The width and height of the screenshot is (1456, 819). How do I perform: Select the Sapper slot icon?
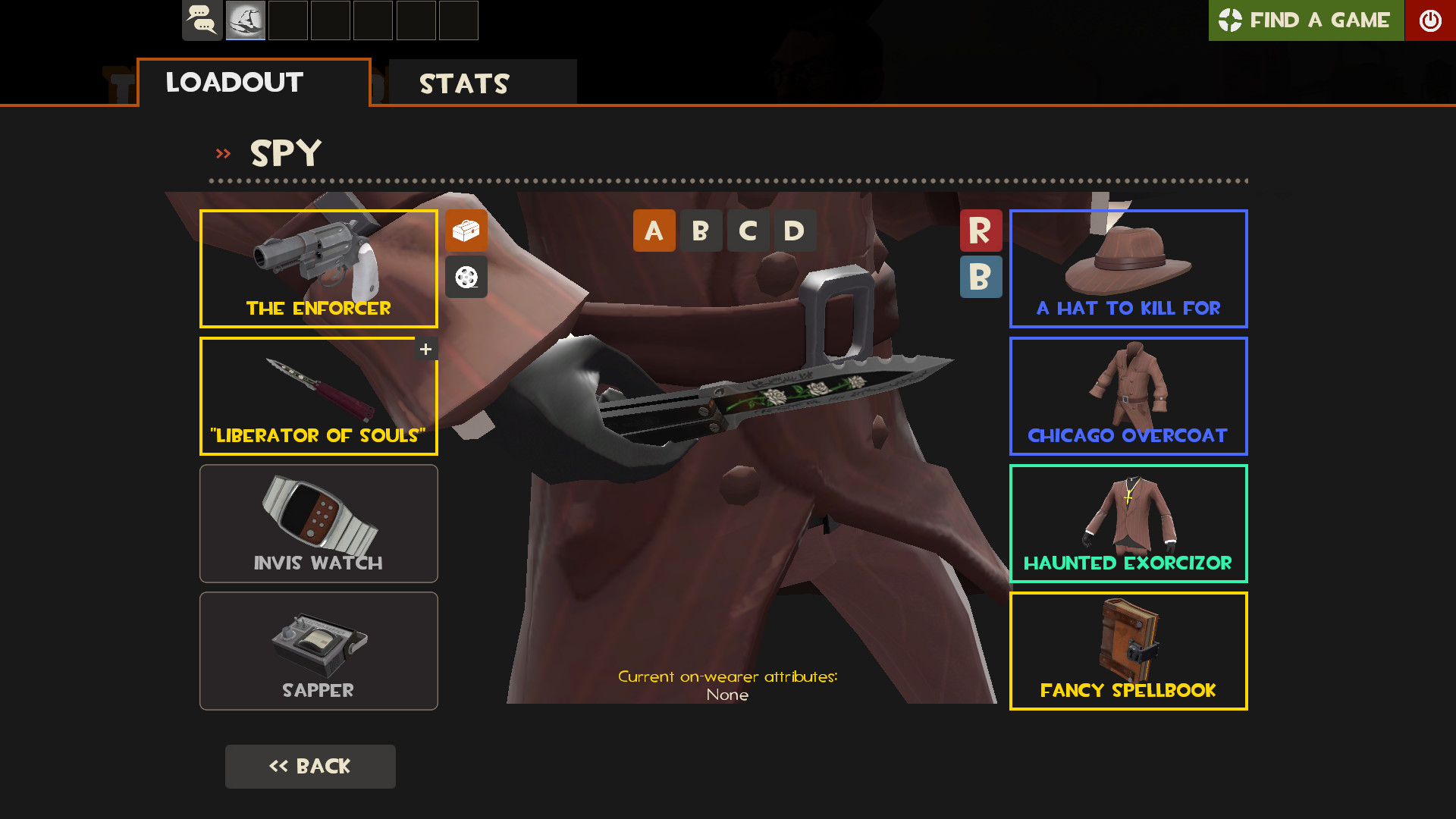point(318,651)
